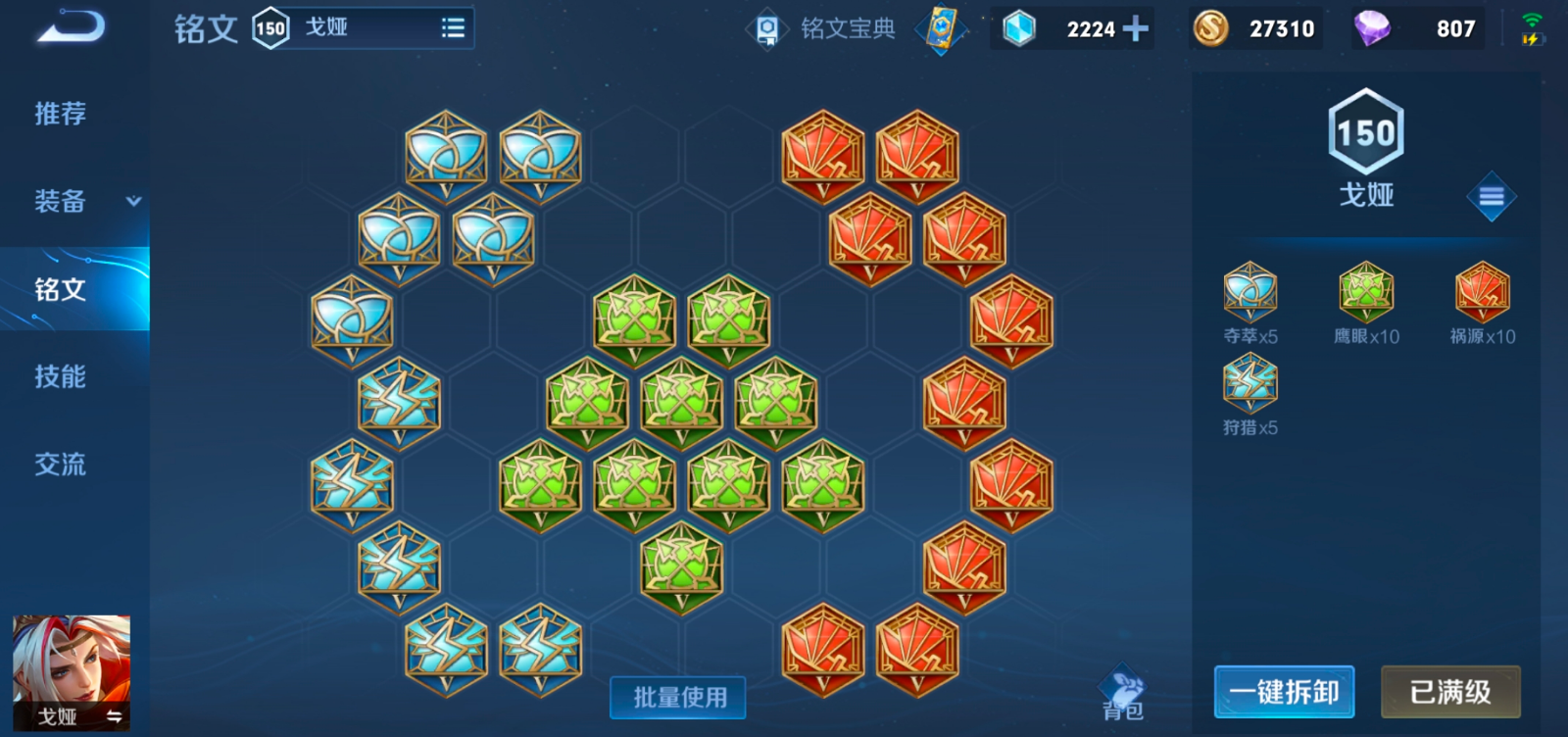Add more blue rune fragments with plus
Image resolution: width=1568 pixels, height=737 pixels.
[1136, 28]
